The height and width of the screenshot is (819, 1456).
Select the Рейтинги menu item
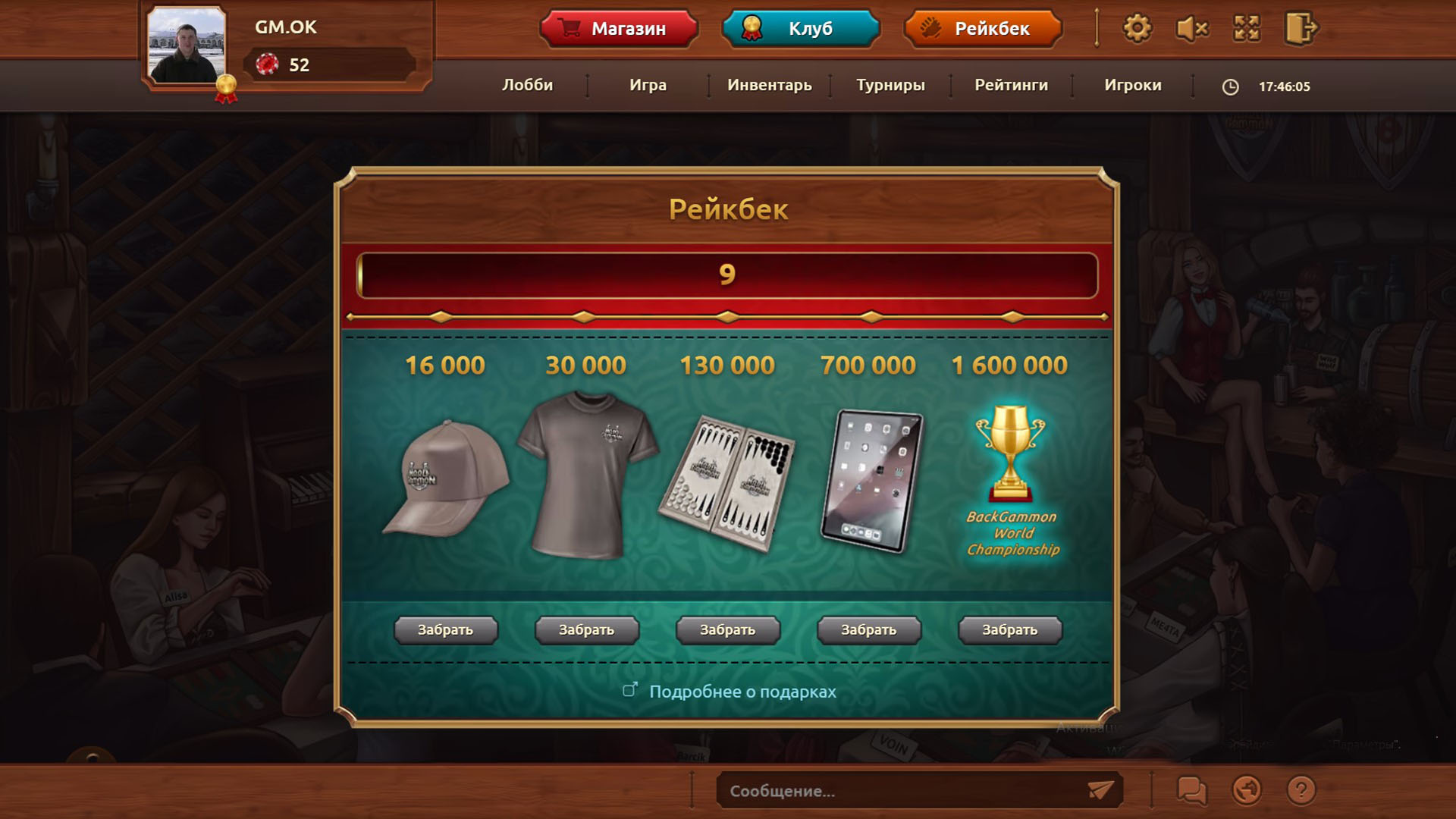(x=1011, y=86)
